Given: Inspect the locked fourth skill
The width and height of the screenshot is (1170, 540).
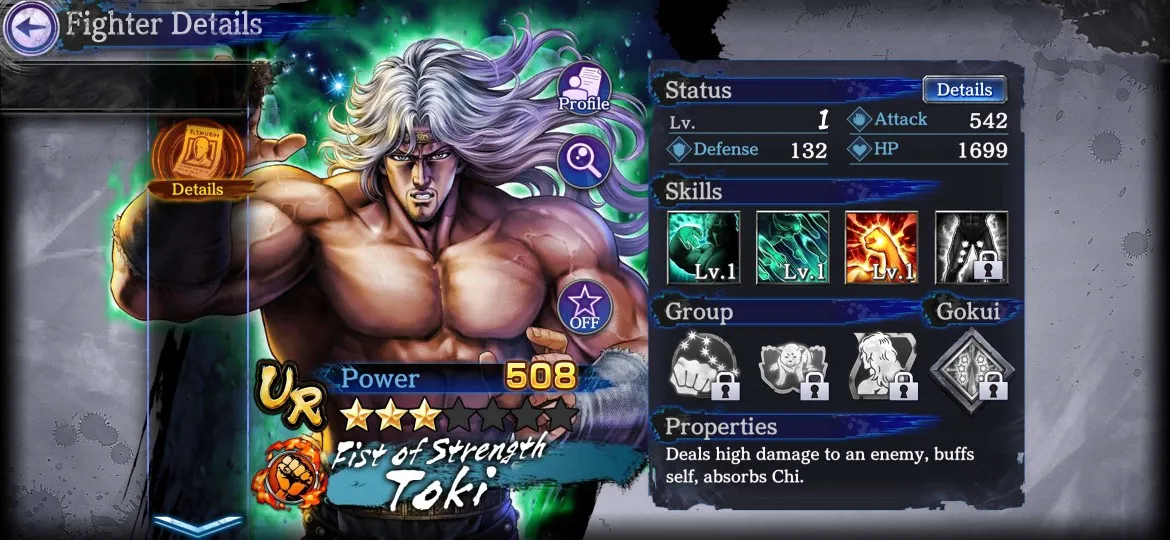Looking at the screenshot, I should tap(971, 247).
